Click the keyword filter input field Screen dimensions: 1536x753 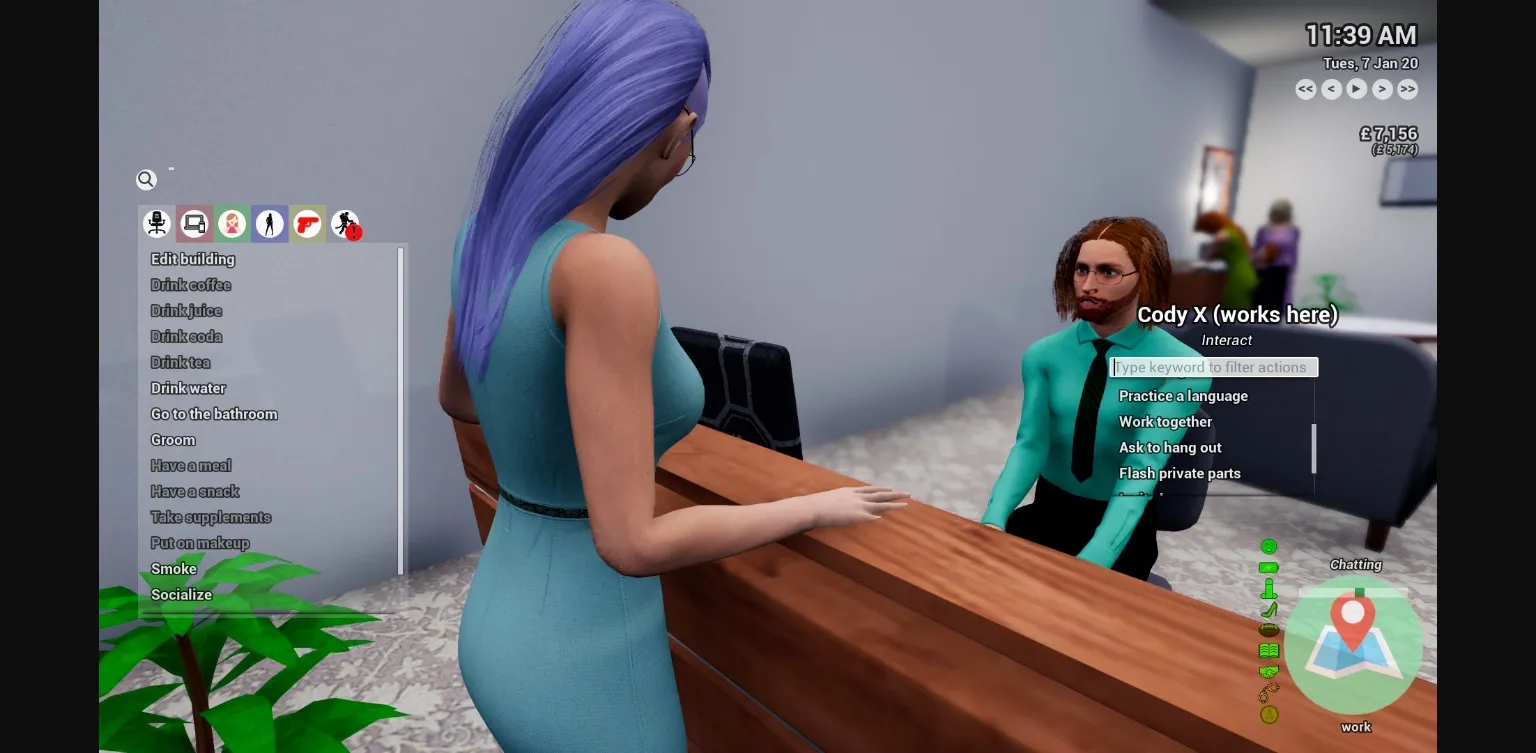(x=1213, y=367)
